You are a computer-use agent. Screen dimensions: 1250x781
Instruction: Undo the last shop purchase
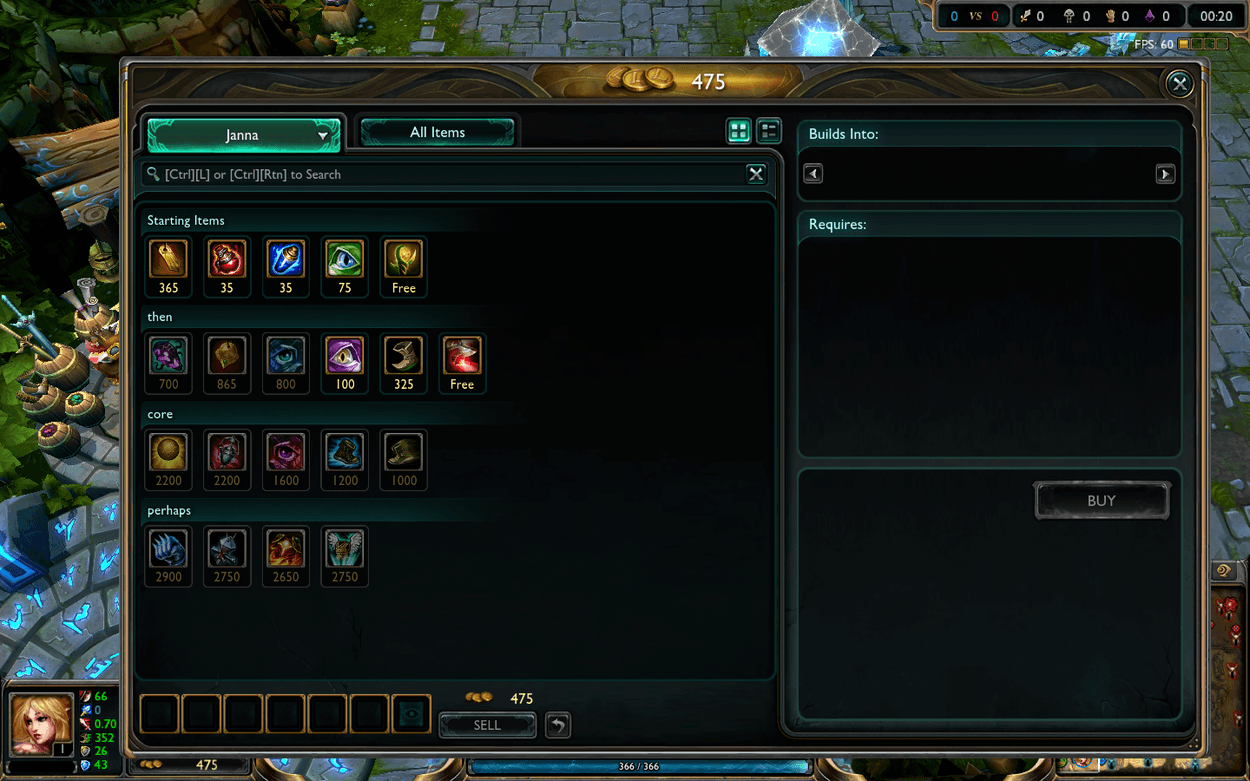(x=558, y=725)
